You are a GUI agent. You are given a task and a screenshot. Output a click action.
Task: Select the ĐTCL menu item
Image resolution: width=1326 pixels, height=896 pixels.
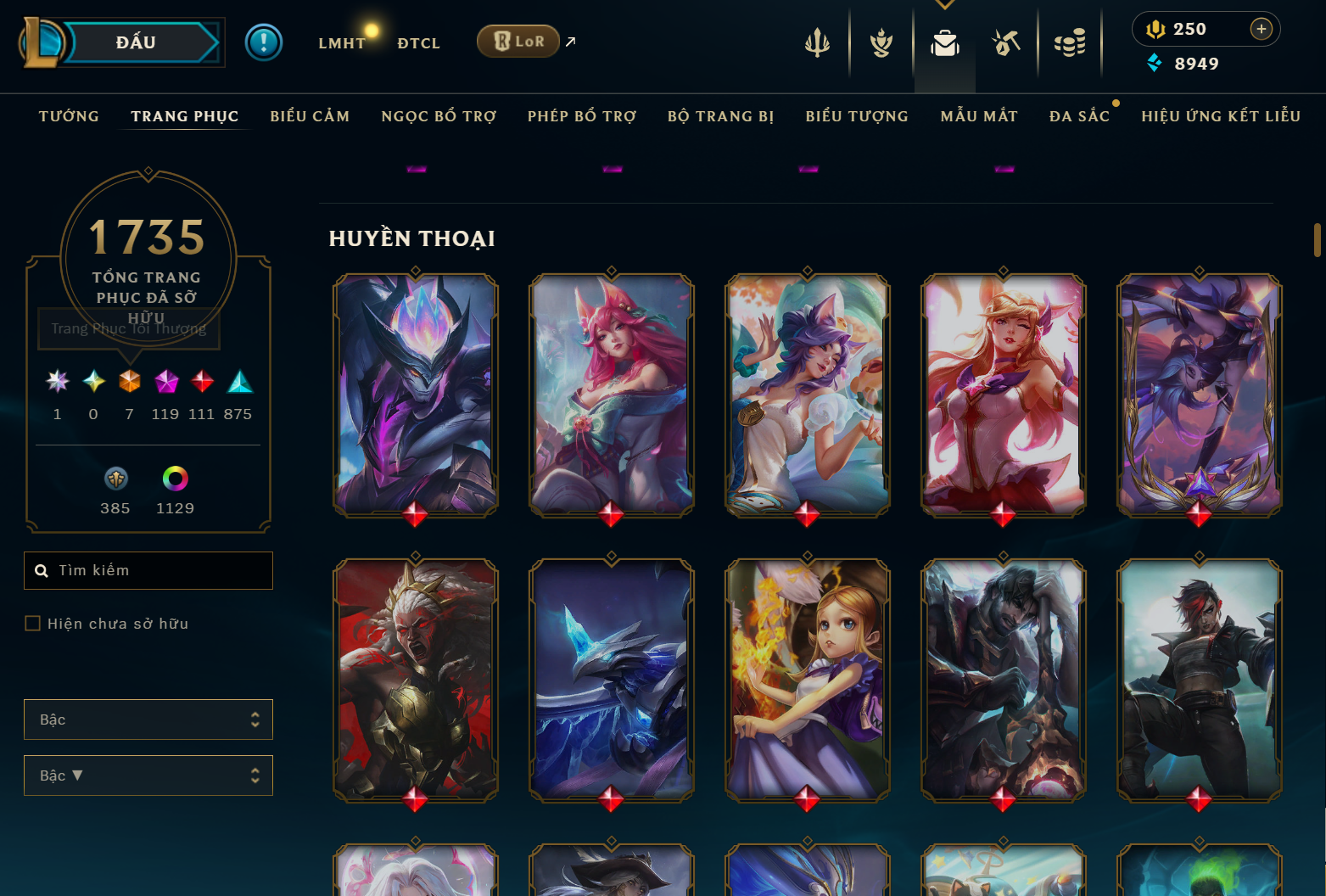point(418,42)
